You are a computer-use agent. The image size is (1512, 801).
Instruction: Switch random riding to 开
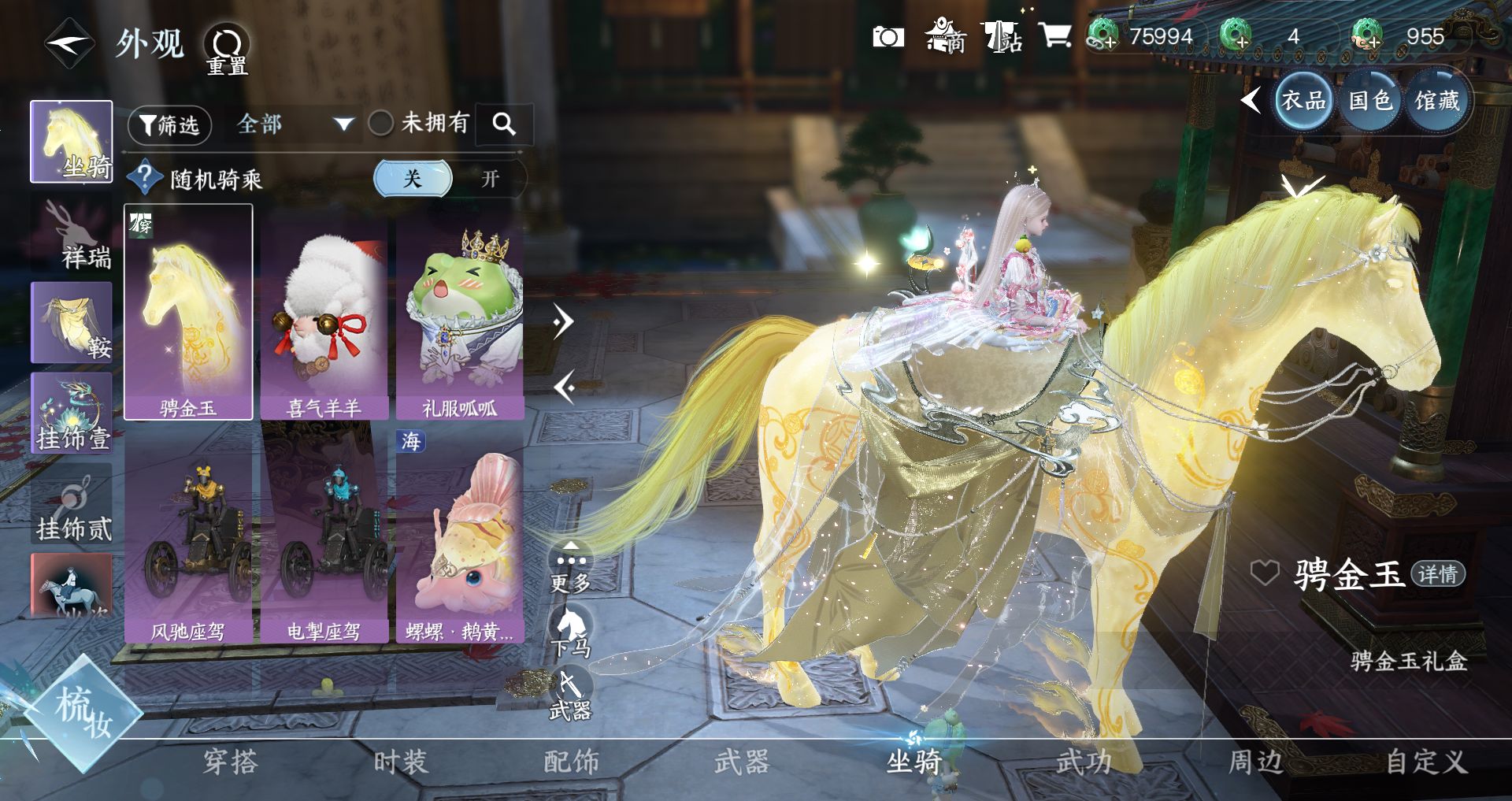coord(490,179)
